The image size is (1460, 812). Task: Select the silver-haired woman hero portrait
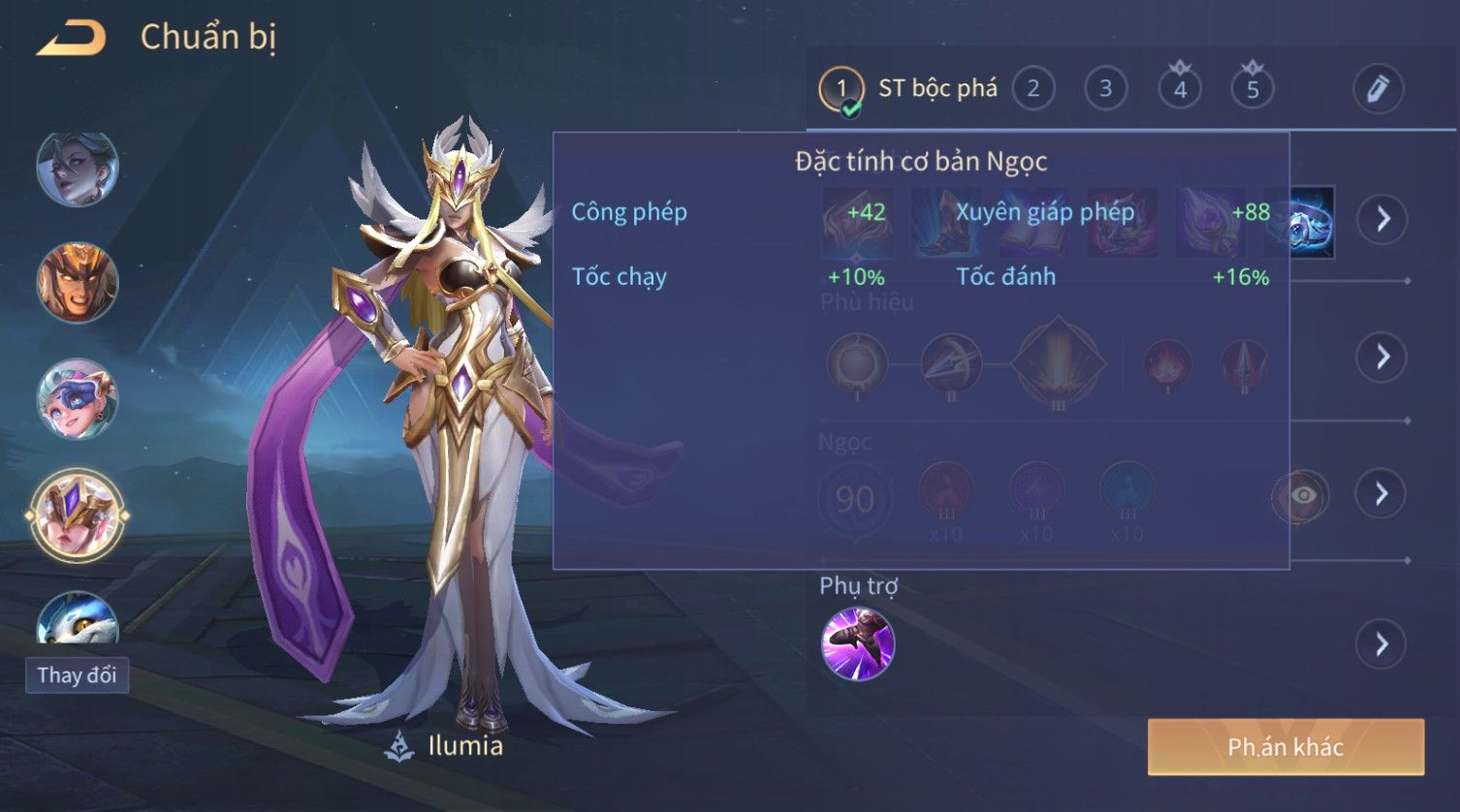point(77,170)
